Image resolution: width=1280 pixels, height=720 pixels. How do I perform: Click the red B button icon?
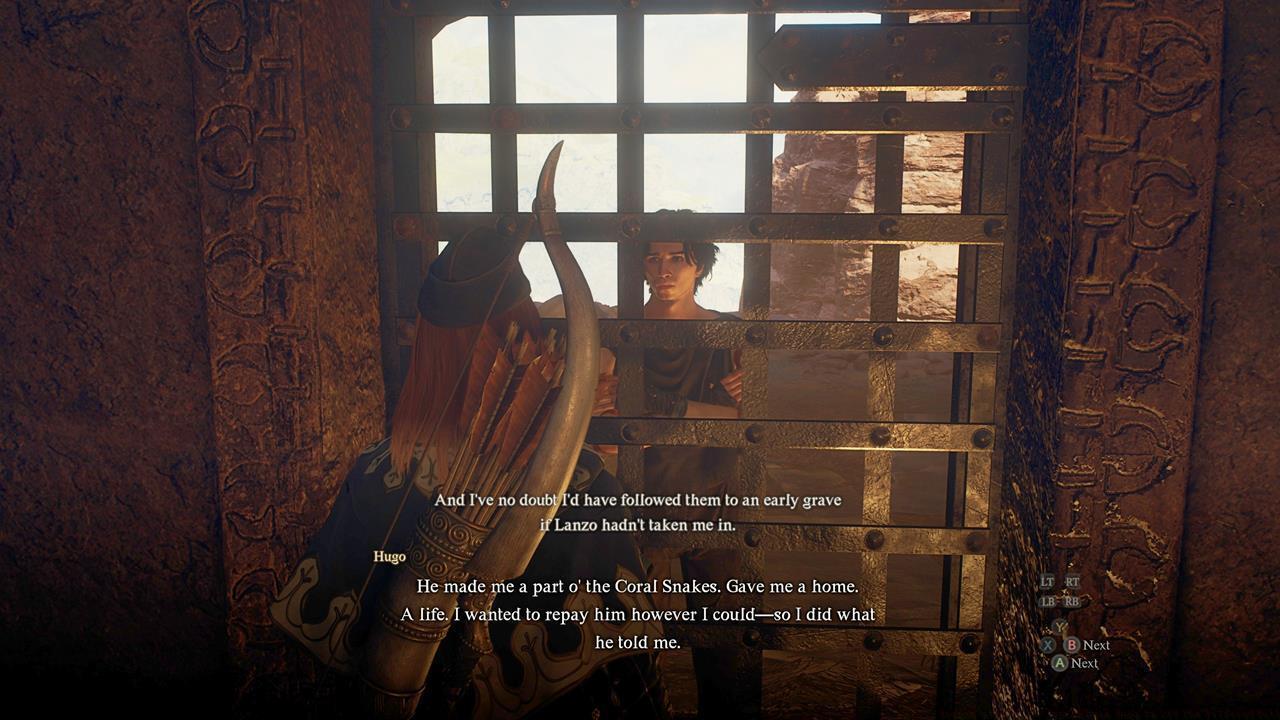pyautogui.click(x=1071, y=645)
